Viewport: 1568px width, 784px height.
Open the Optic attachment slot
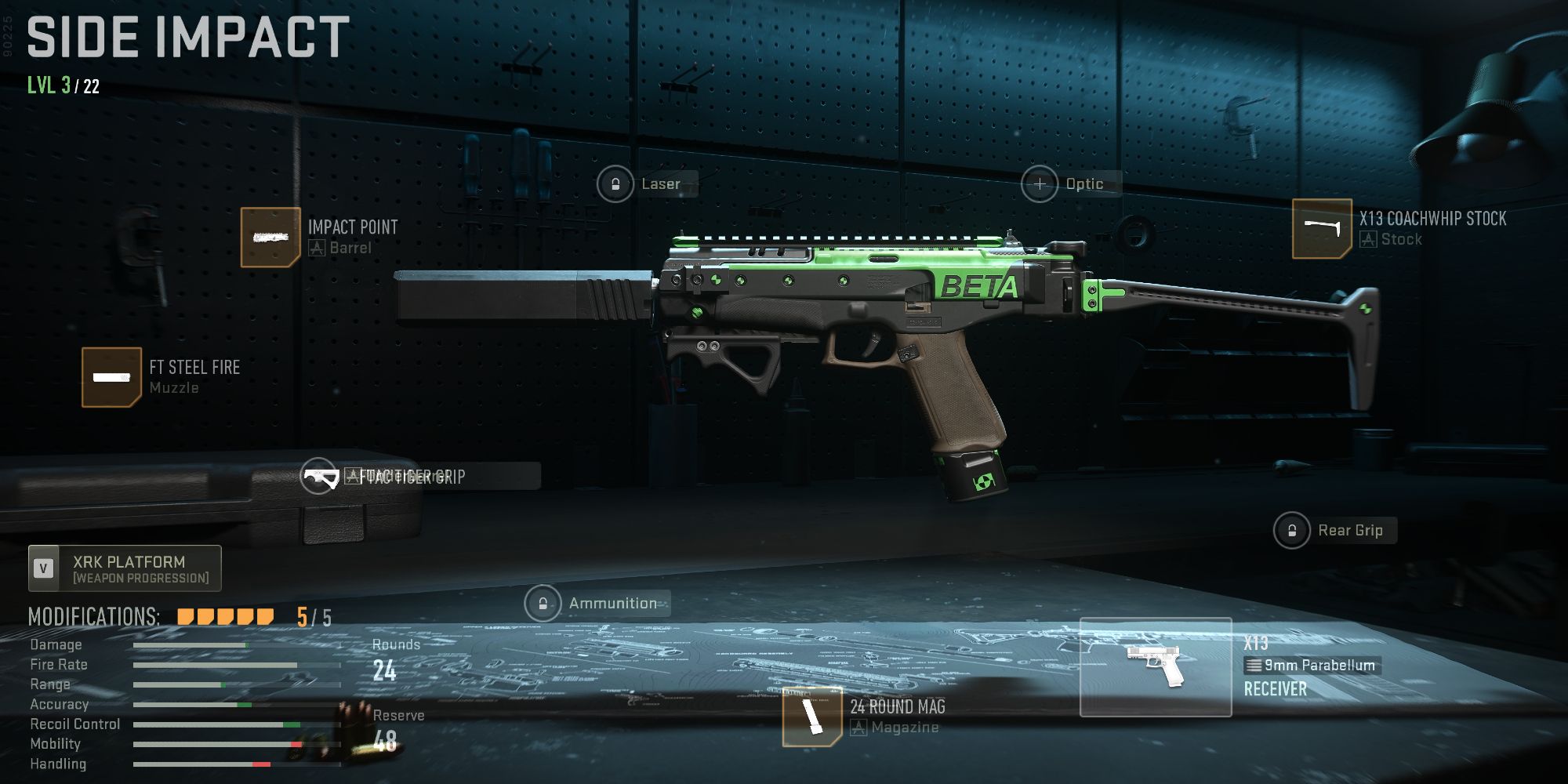tap(1040, 183)
